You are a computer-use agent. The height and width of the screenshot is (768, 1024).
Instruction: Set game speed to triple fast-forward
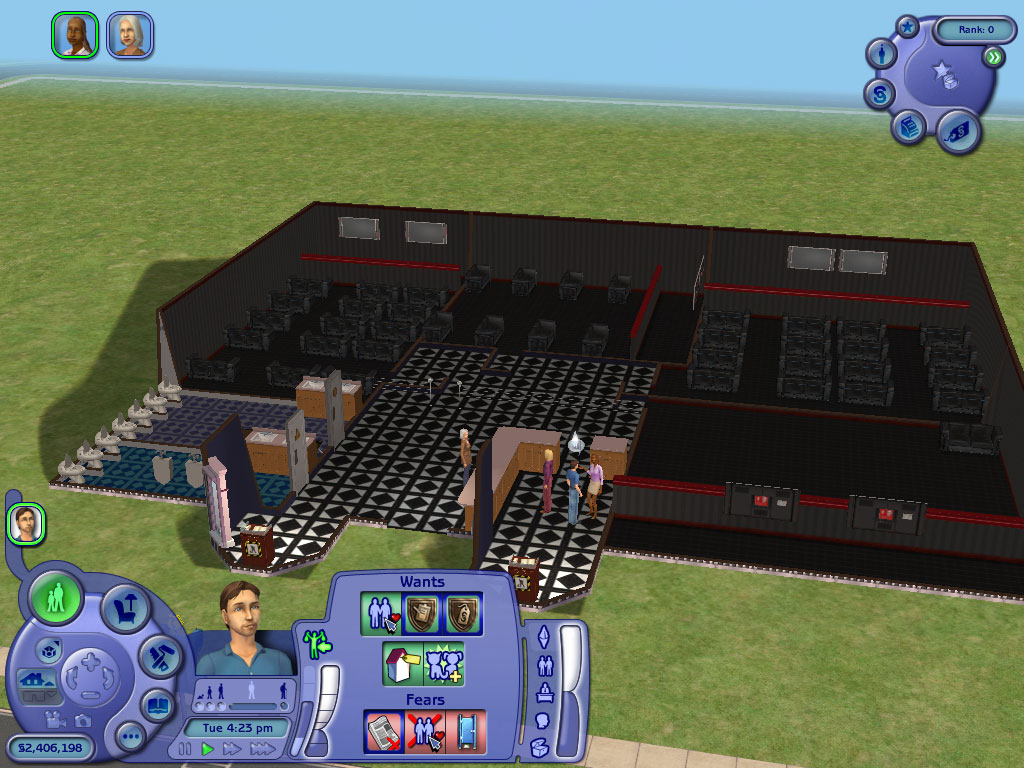pos(262,748)
